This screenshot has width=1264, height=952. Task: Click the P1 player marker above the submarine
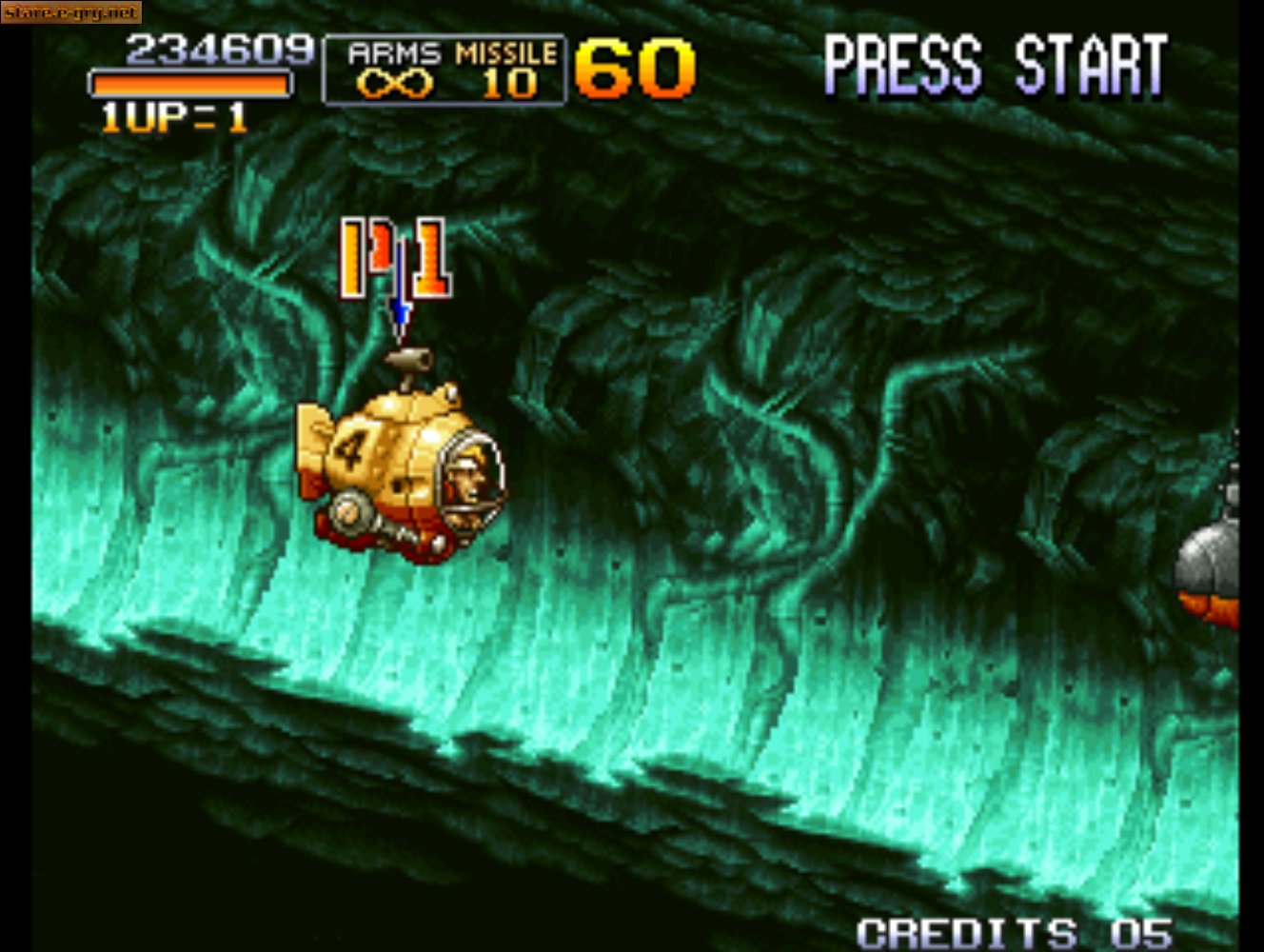(393, 257)
